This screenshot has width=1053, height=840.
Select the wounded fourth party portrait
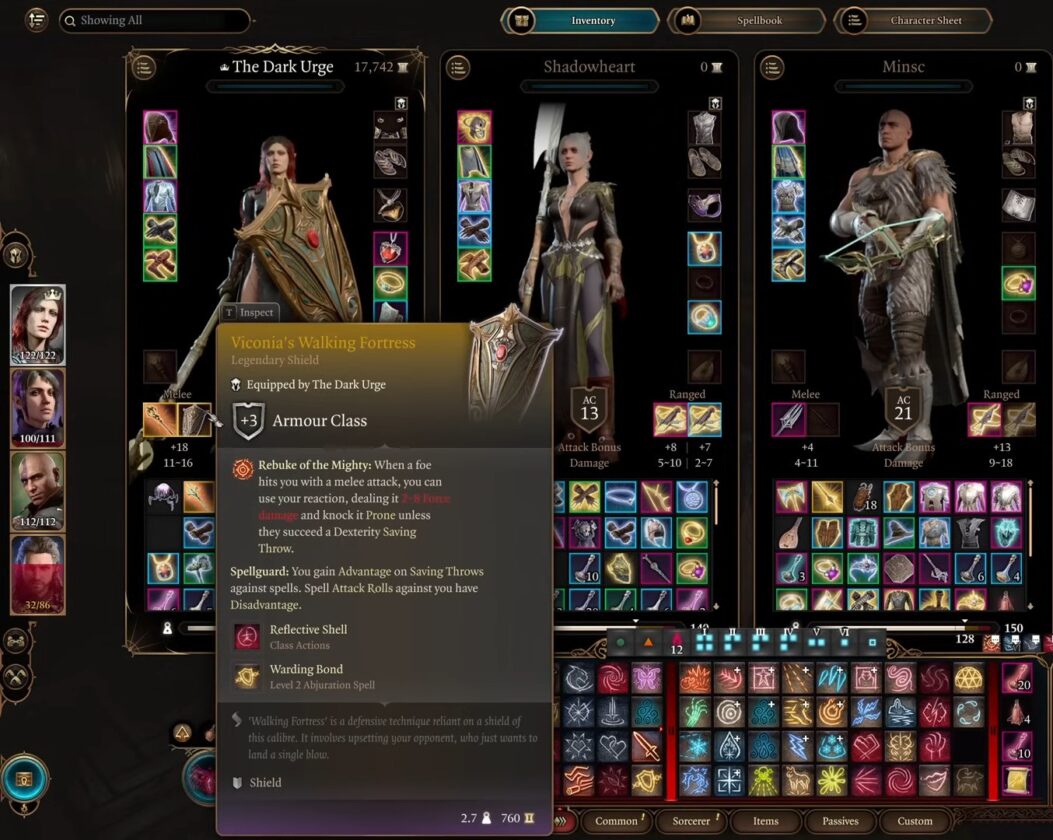(38, 574)
